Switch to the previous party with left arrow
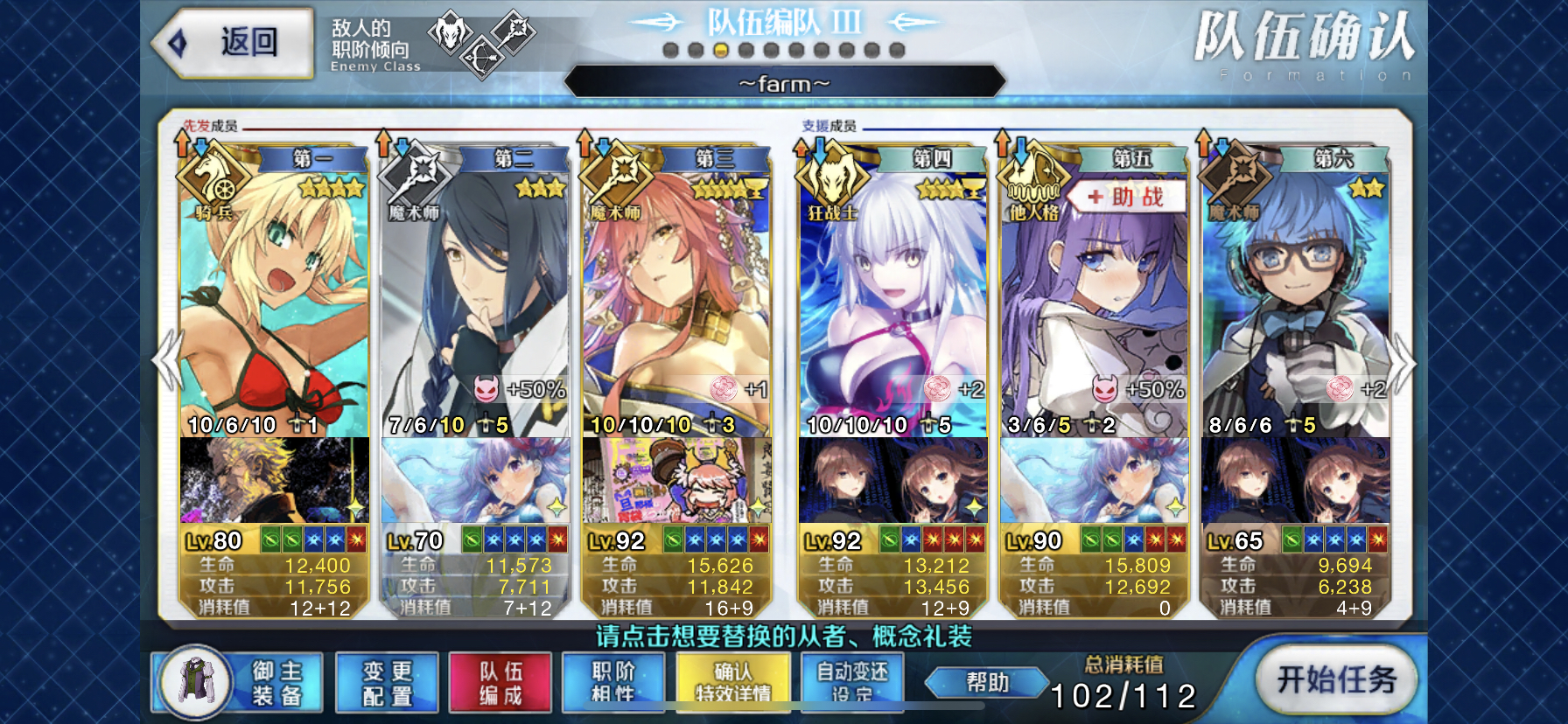The height and width of the screenshot is (724, 1568). [x=166, y=360]
